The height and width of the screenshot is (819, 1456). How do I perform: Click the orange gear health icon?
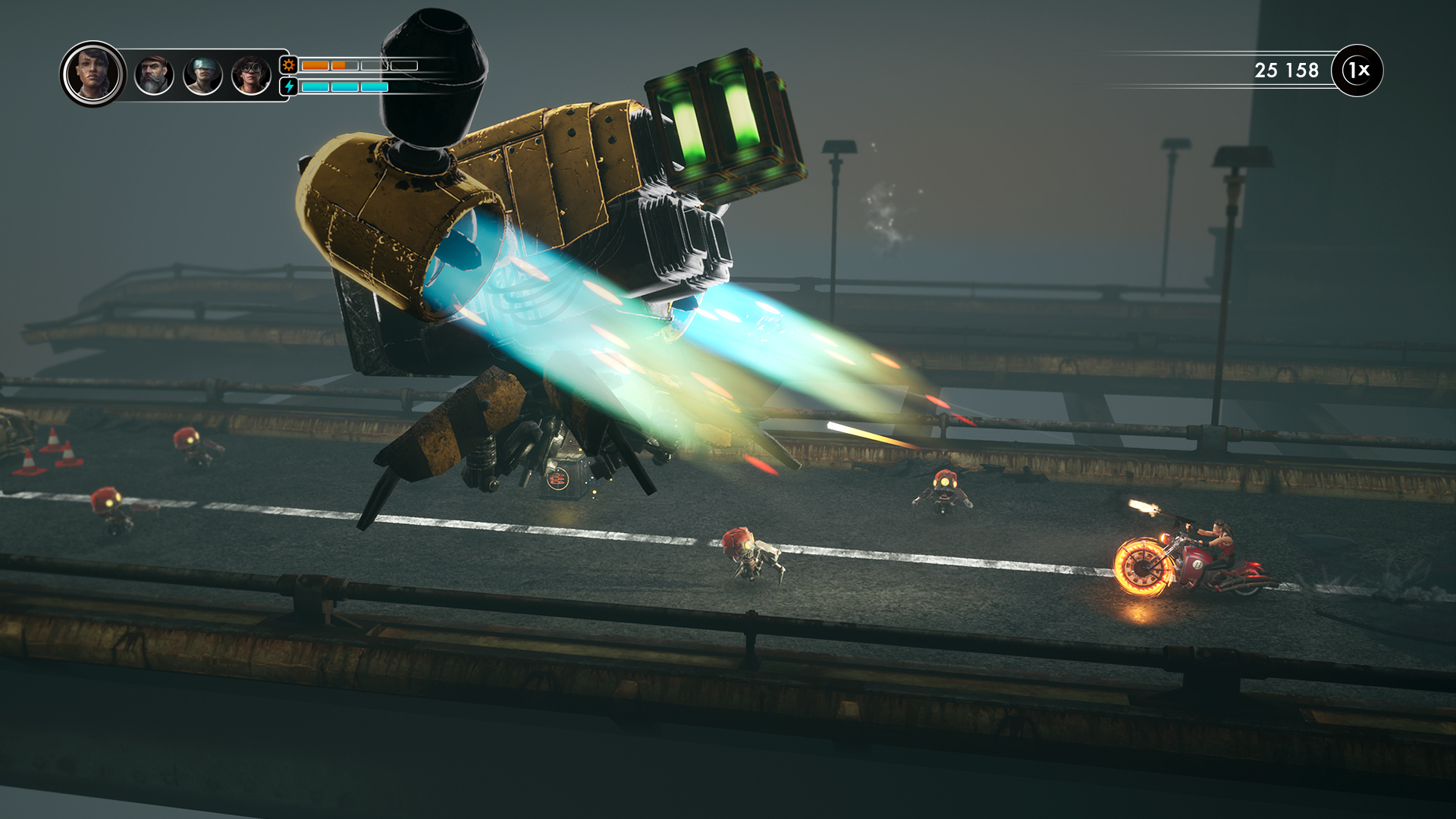[x=288, y=65]
